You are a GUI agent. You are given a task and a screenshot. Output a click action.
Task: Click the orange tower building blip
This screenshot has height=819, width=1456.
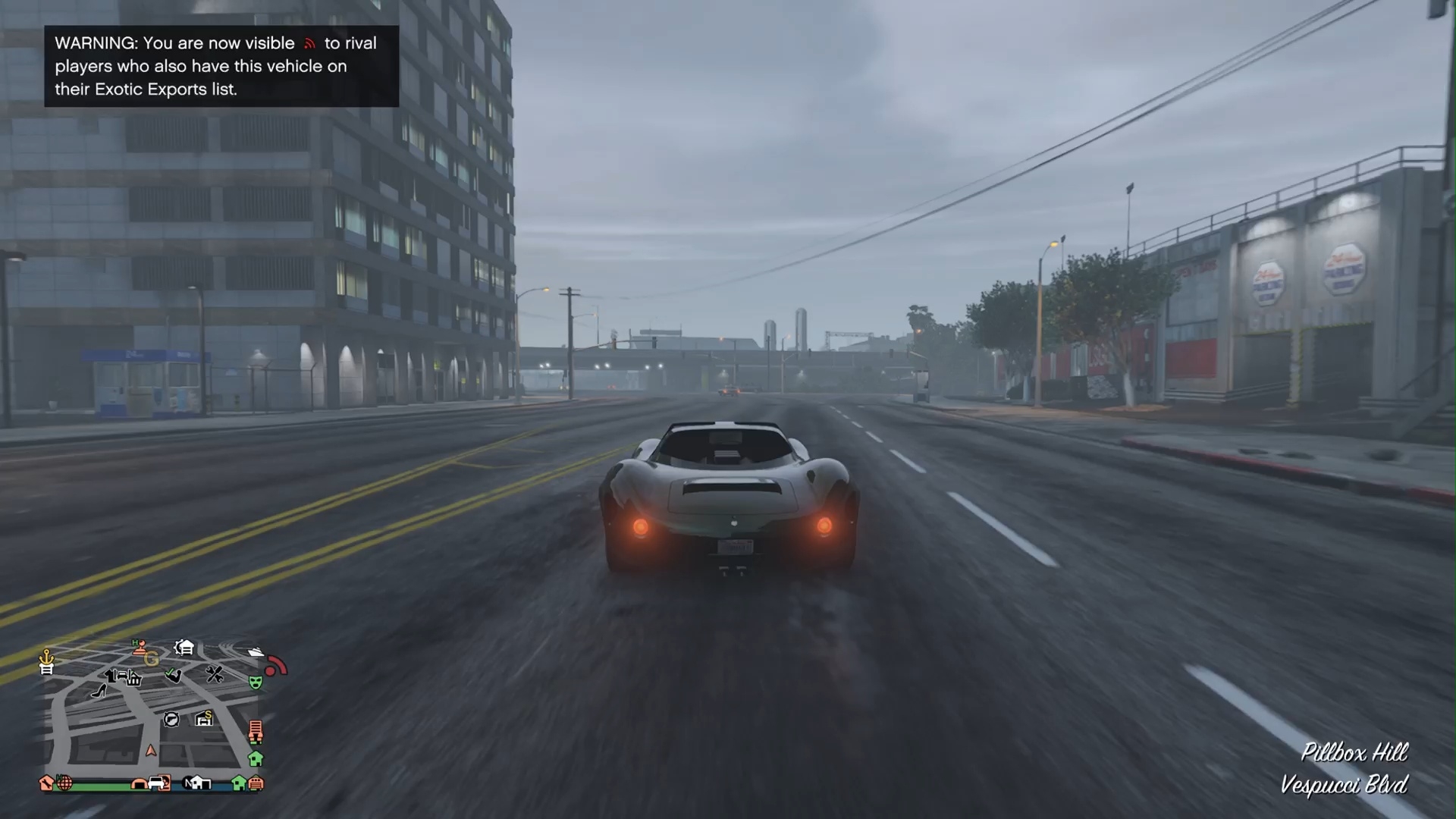256,731
